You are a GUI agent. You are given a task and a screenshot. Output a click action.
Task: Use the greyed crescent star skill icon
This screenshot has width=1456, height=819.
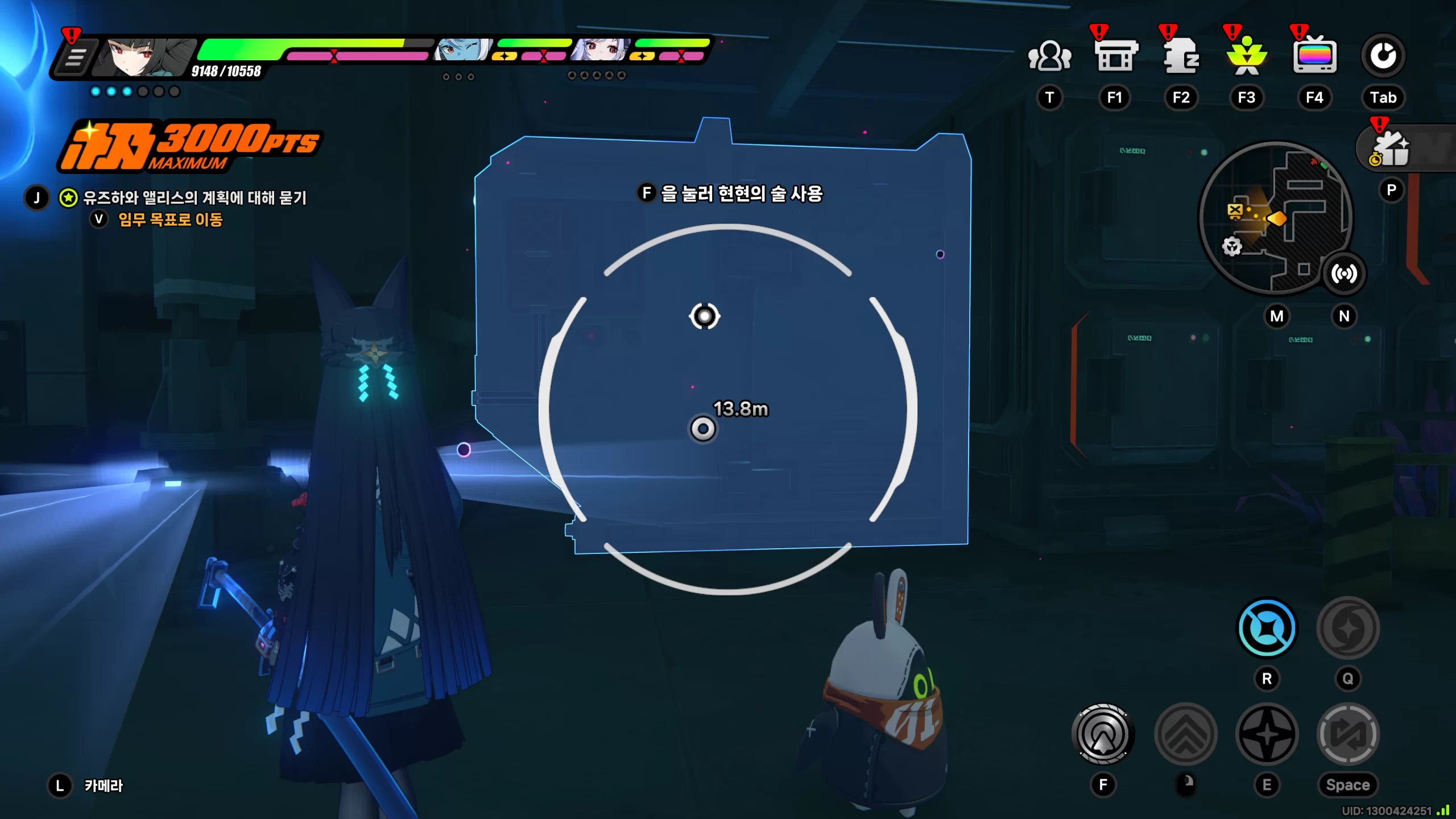1347,628
